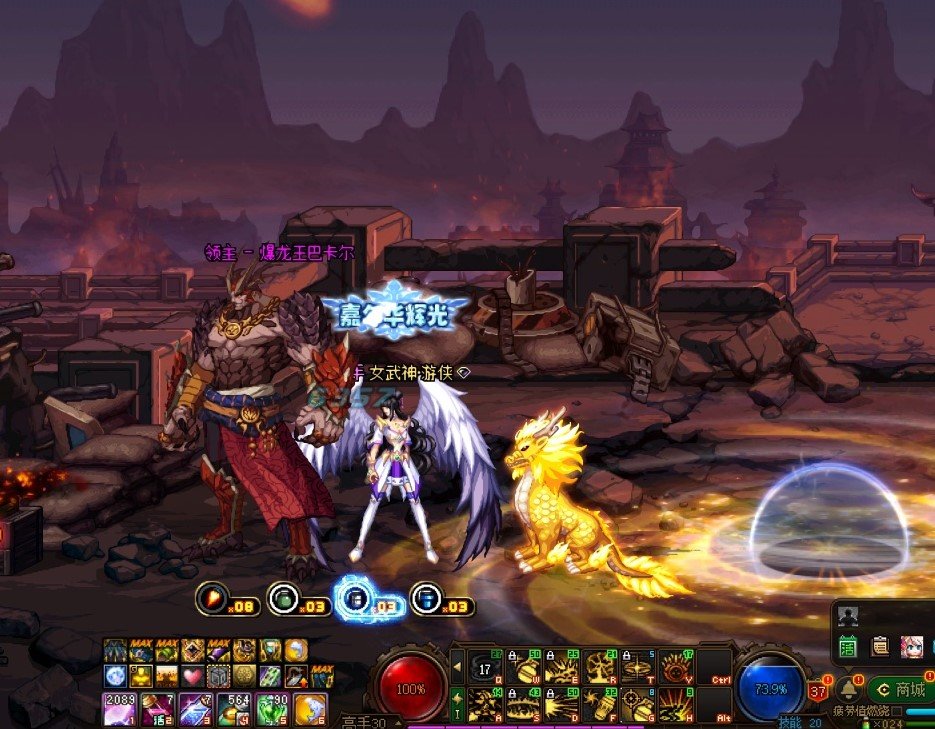The height and width of the screenshot is (729, 935).
Task: Activate the skill on the Q key showing 17
Action: pyautogui.click(x=485, y=666)
